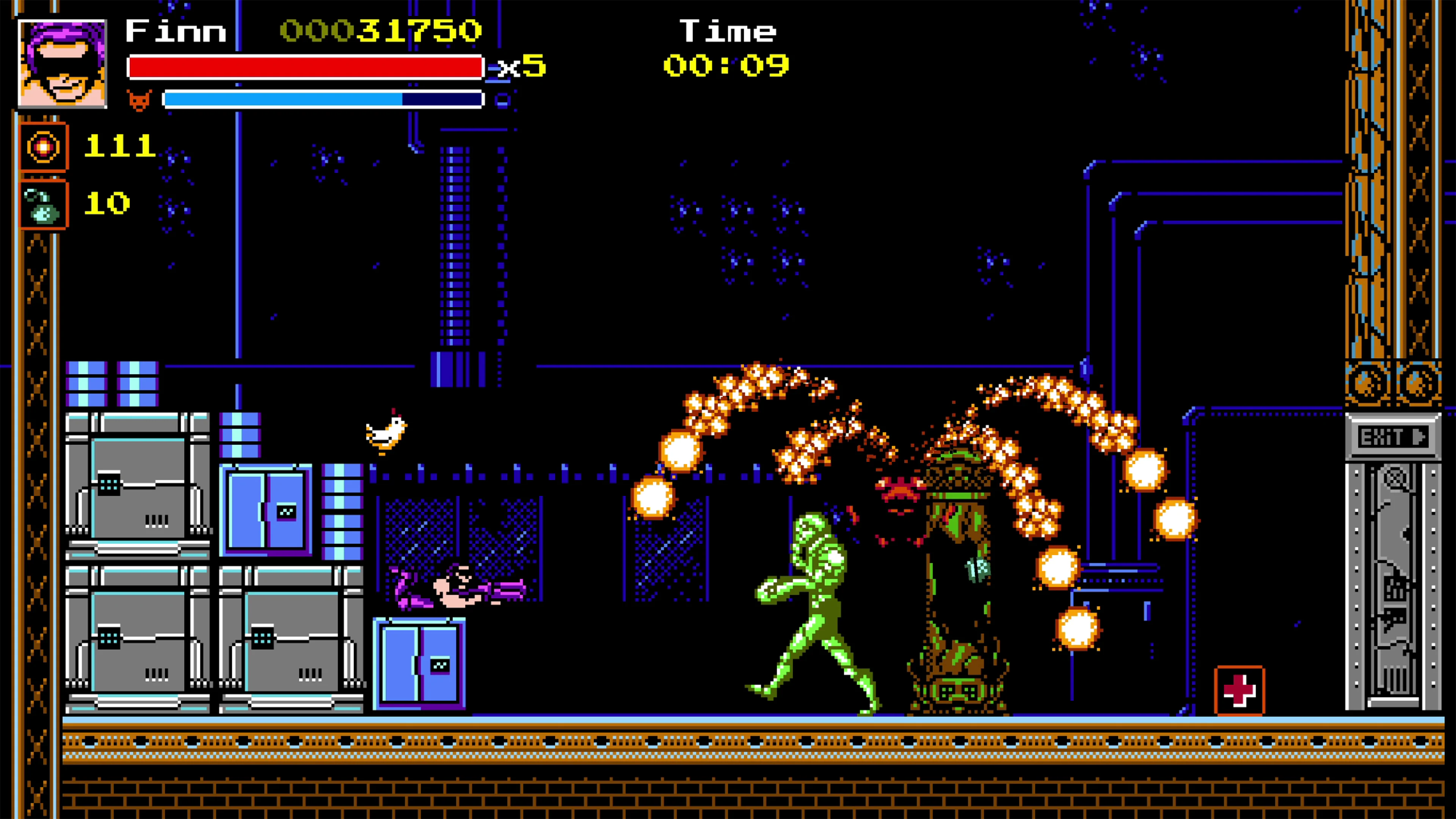Screen dimensions: 1456x819
Task: Click the grenade inventory icon
Action: tap(43, 204)
